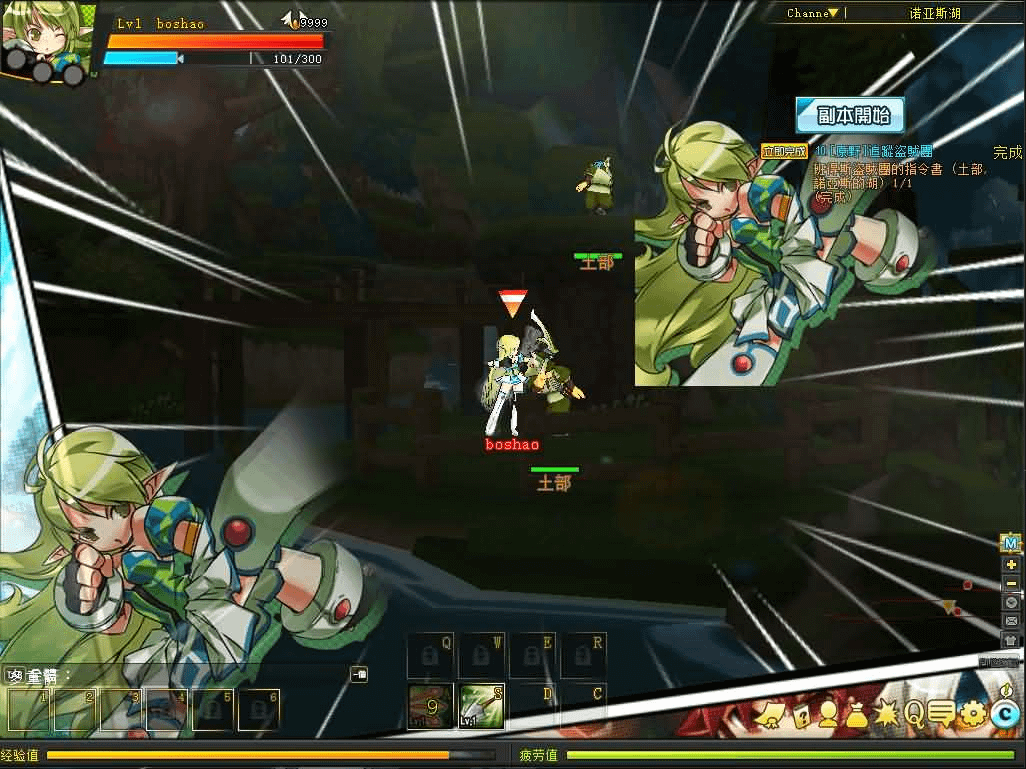Zoom out with the minimap minus button
This screenshot has width=1026, height=769.
pyautogui.click(x=1011, y=583)
